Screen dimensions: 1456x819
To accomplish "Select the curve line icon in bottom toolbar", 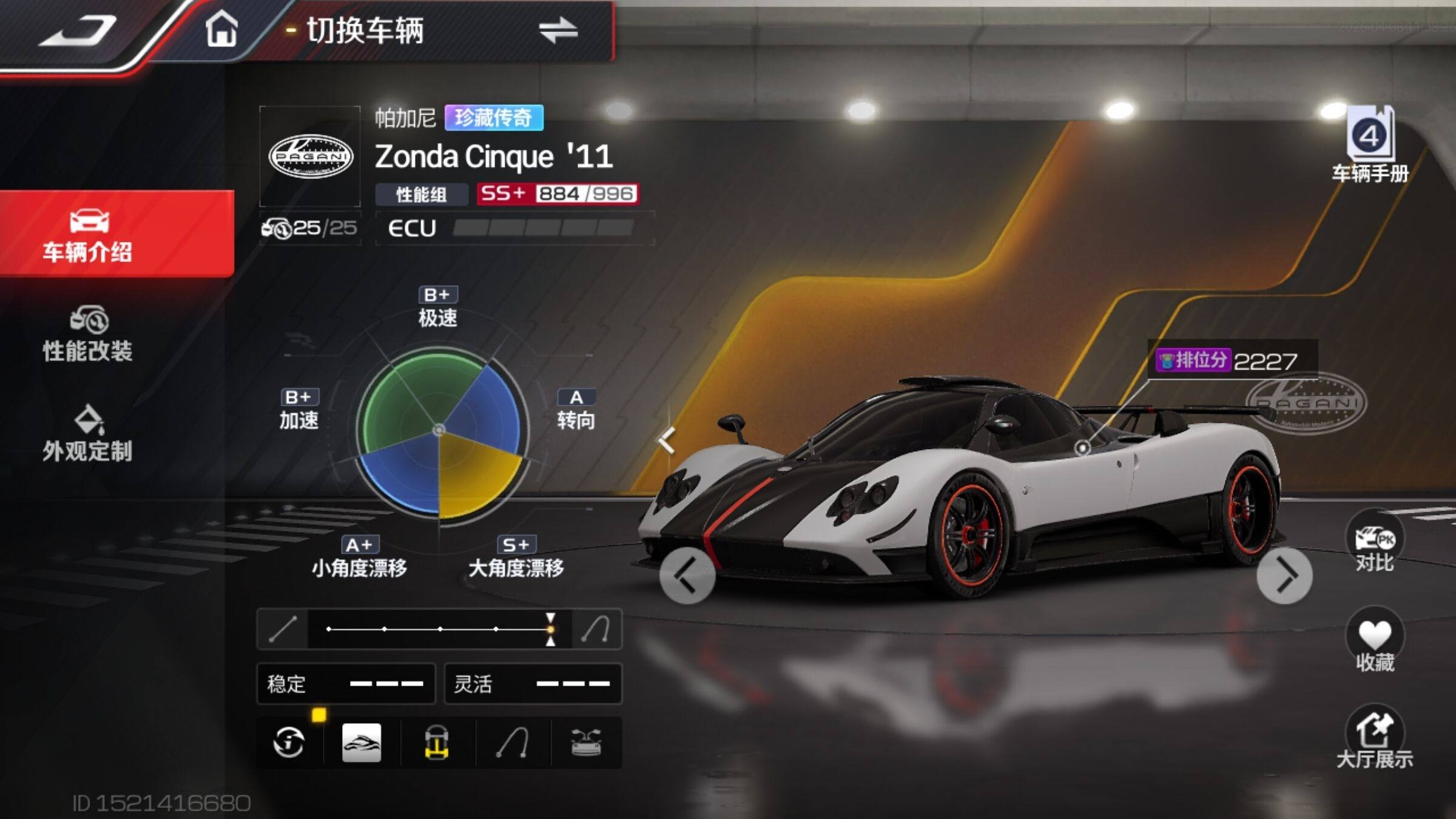I will [x=512, y=742].
